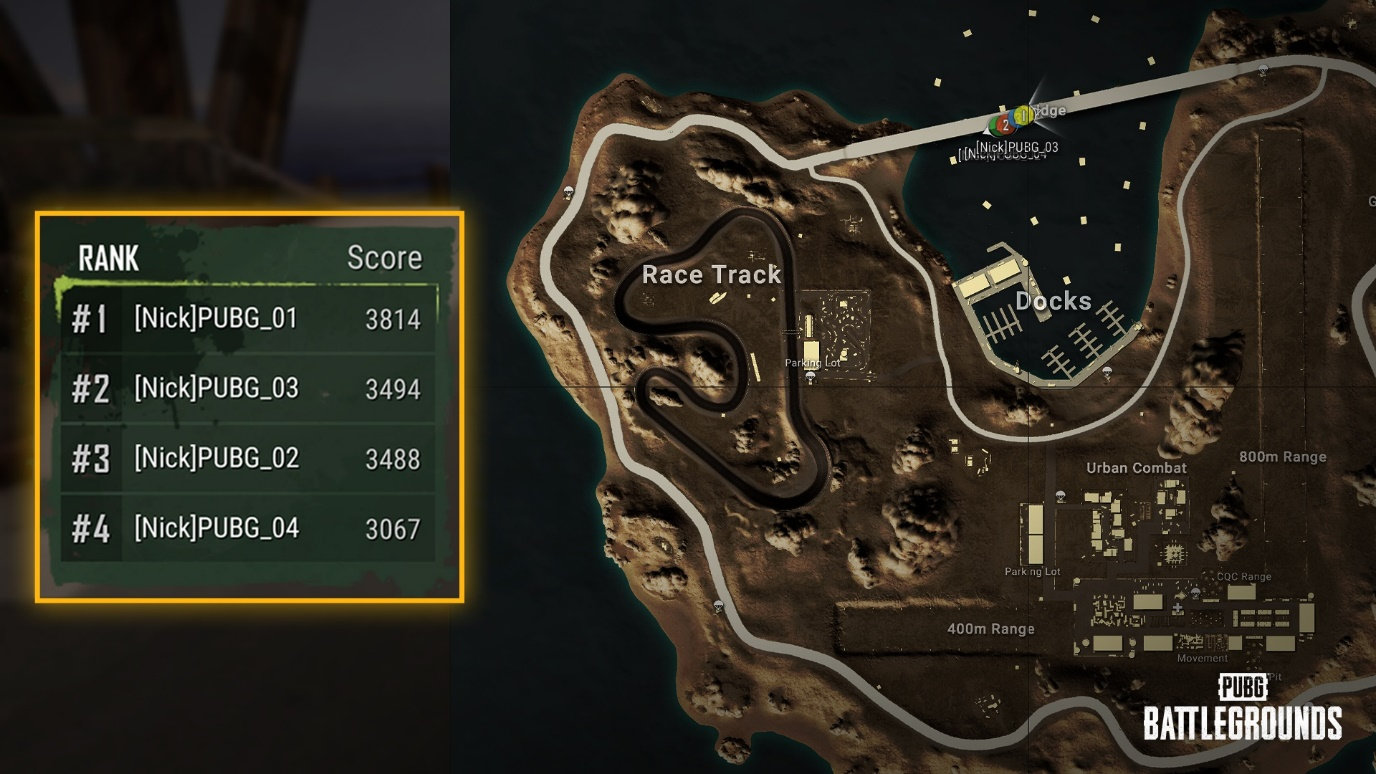Click the parachute icon near the Docks
This screenshot has width=1376, height=774.
[1107, 372]
